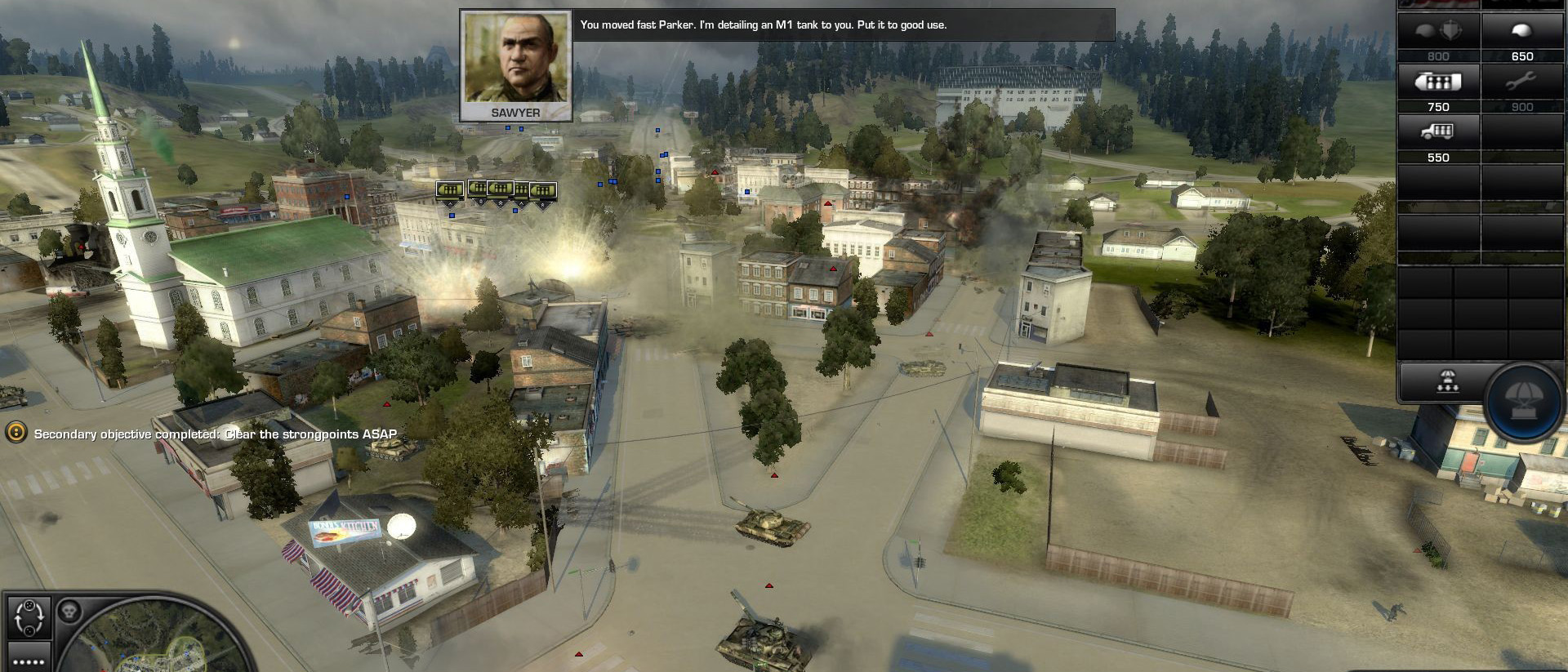Select the leftmost troop carrier unit marker
The image size is (1568, 672).
[449, 190]
